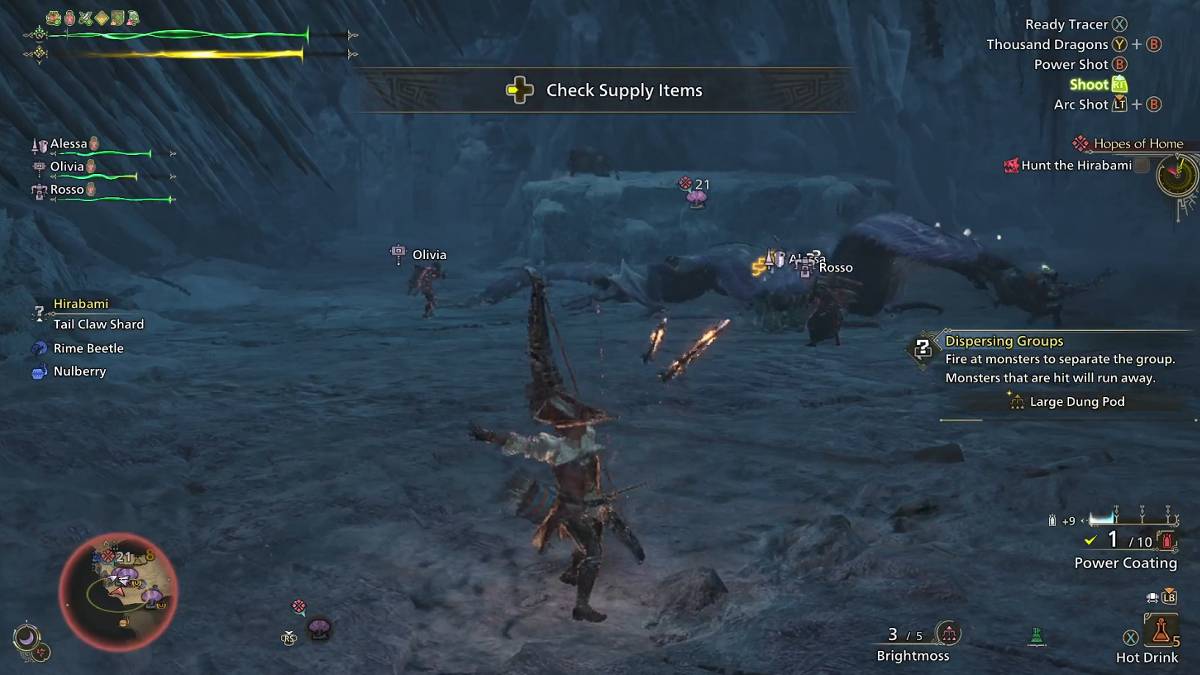Choose Tail Claw Shard tracker entry
Viewport: 1200px width, 675px height.
(x=98, y=324)
